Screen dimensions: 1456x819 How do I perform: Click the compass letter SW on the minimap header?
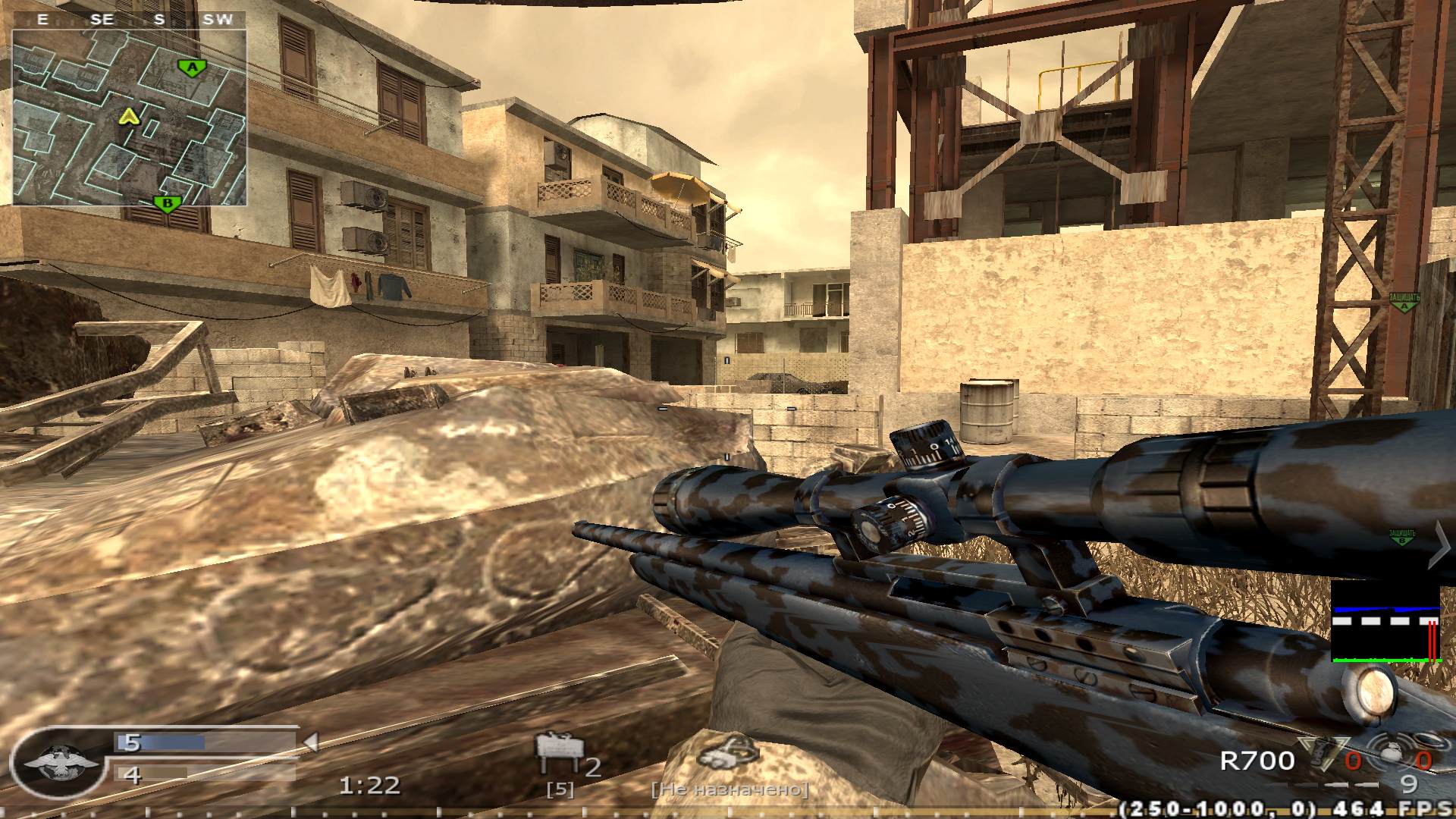click(220, 19)
